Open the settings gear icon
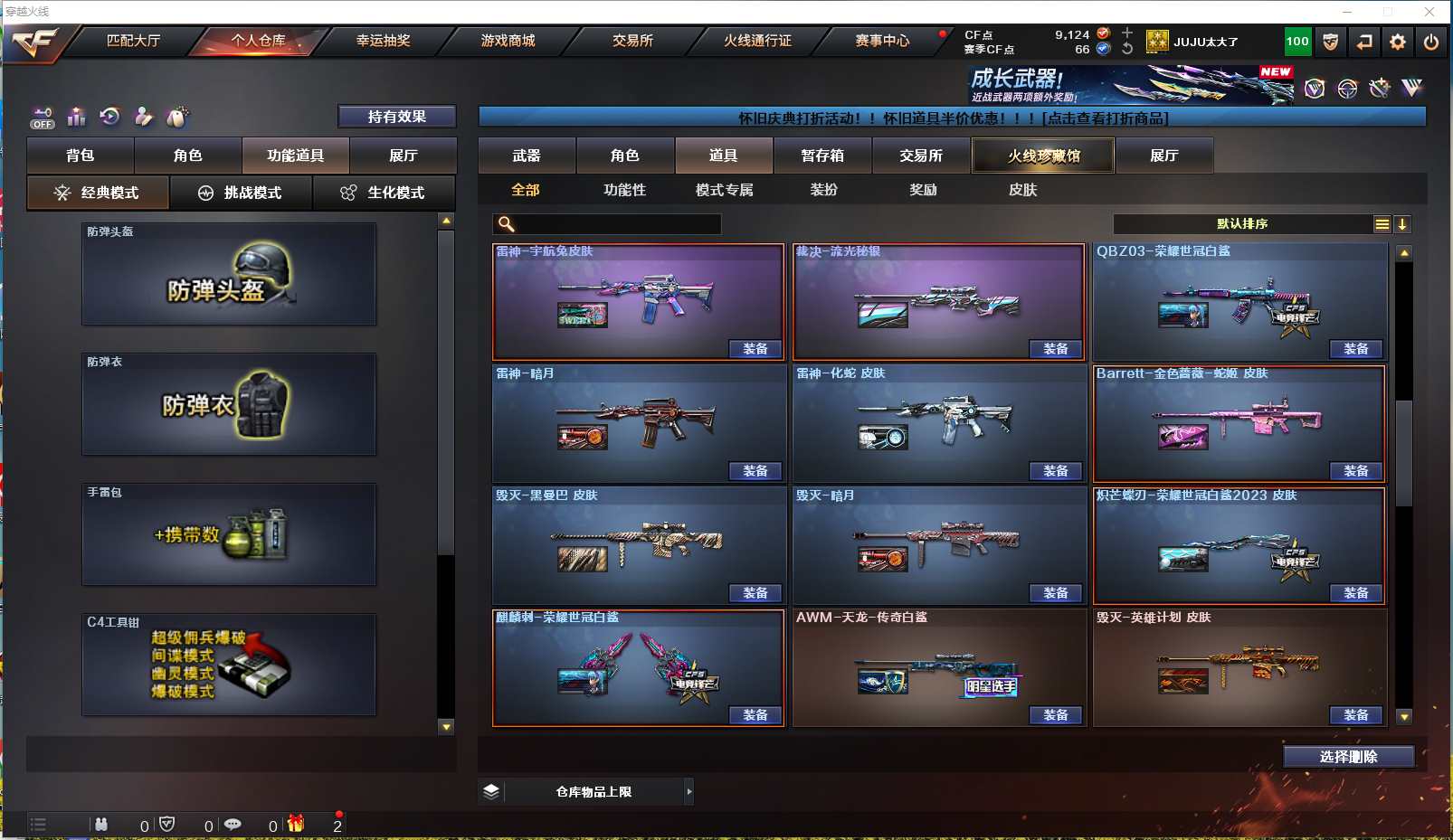1453x840 pixels. pos(1398,42)
